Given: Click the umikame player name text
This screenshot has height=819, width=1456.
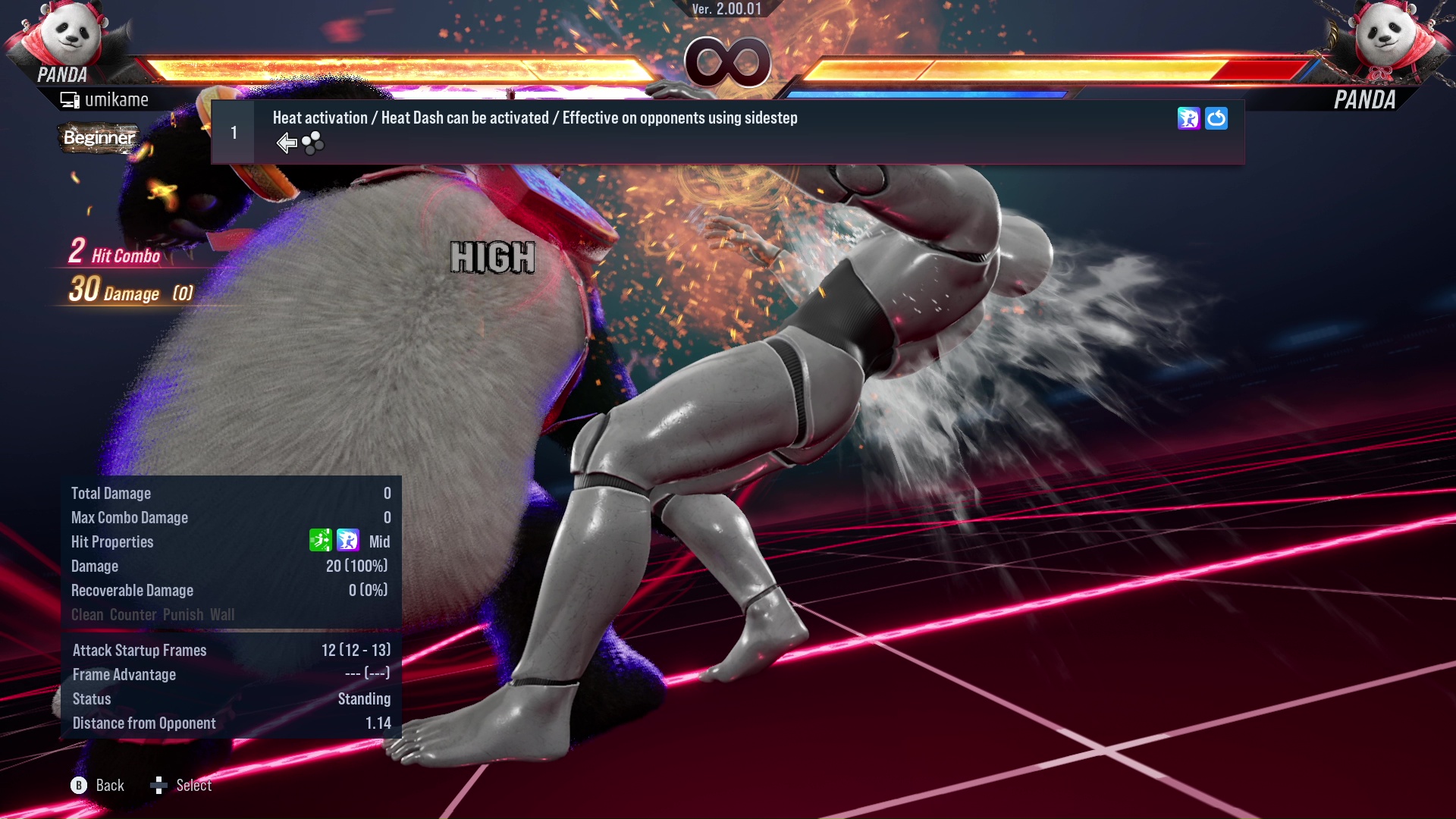Looking at the screenshot, I should 117,99.
